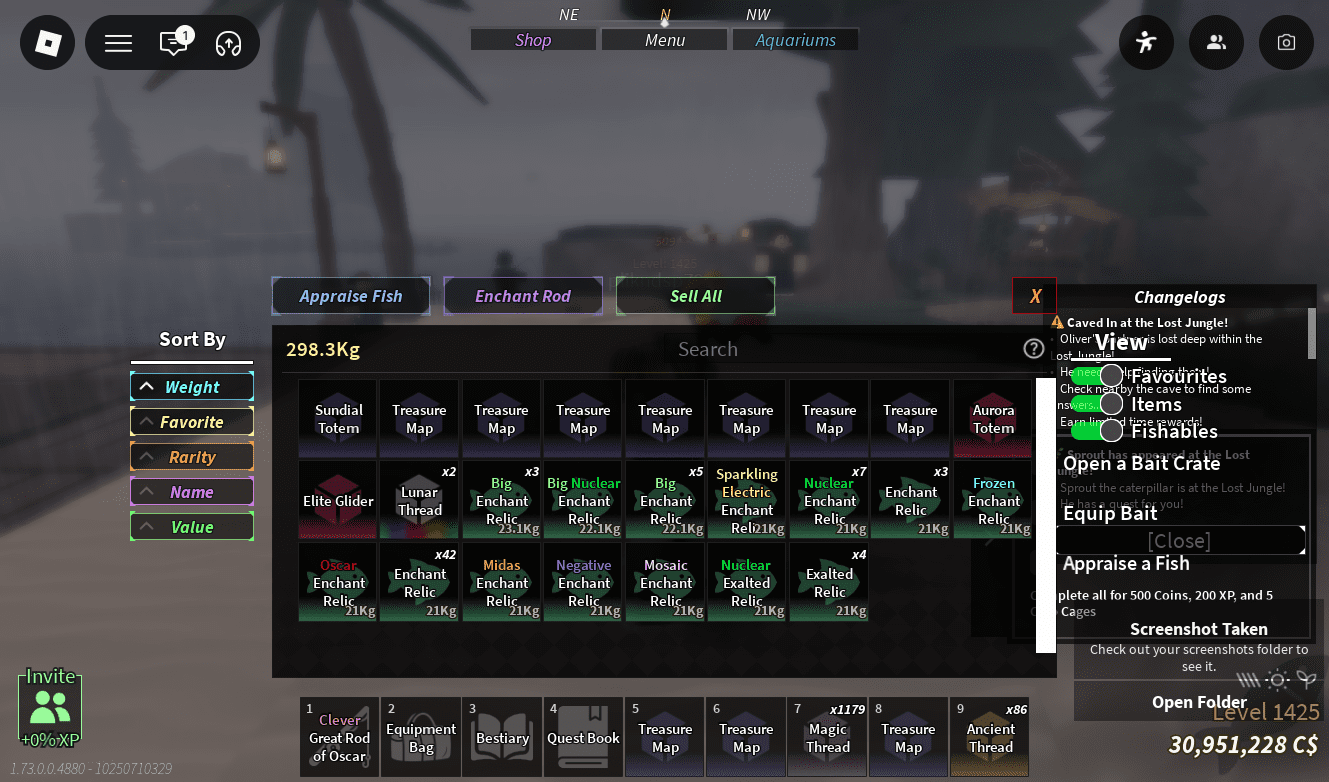This screenshot has height=782, width=1329.
Task: Click Open Folder for screenshots
Action: click(x=1198, y=701)
